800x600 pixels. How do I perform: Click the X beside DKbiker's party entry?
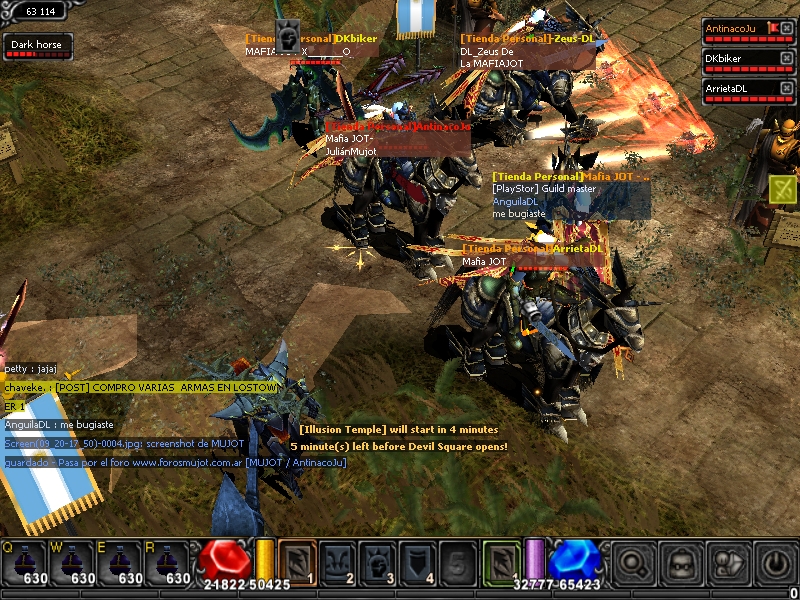[x=786, y=58]
